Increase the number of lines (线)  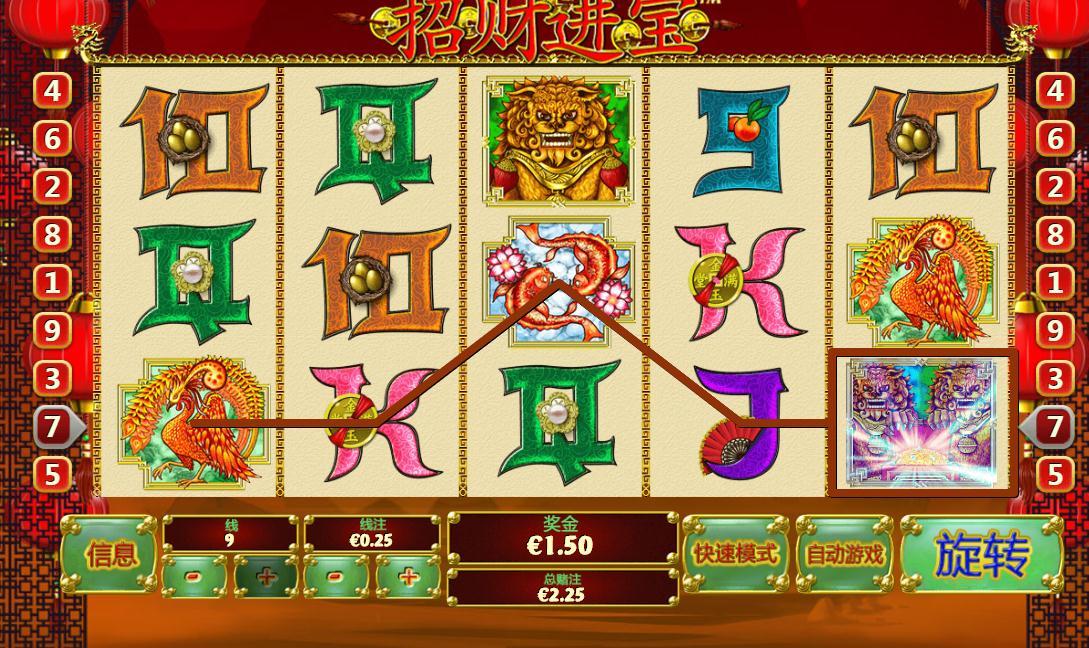pyautogui.click(x=267, y=577)
